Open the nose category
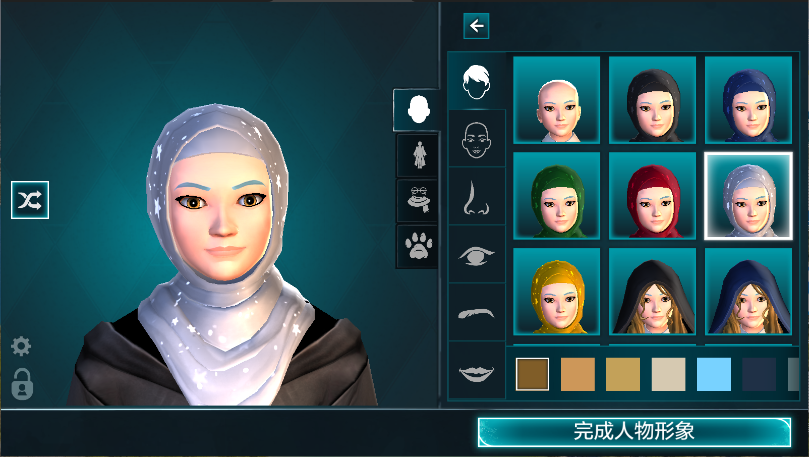 (477, 197)
